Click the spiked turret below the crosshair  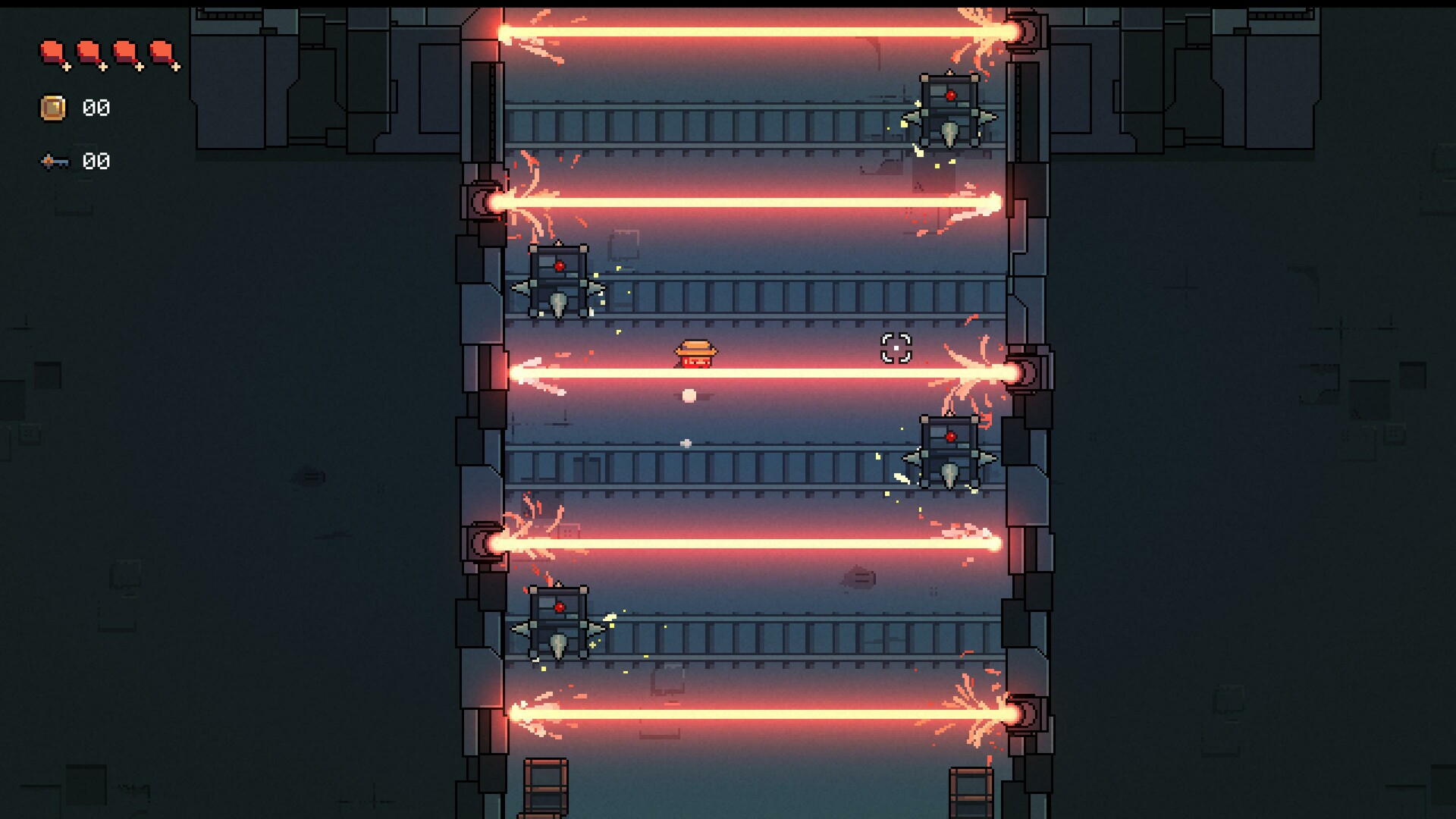coord(950,451)
